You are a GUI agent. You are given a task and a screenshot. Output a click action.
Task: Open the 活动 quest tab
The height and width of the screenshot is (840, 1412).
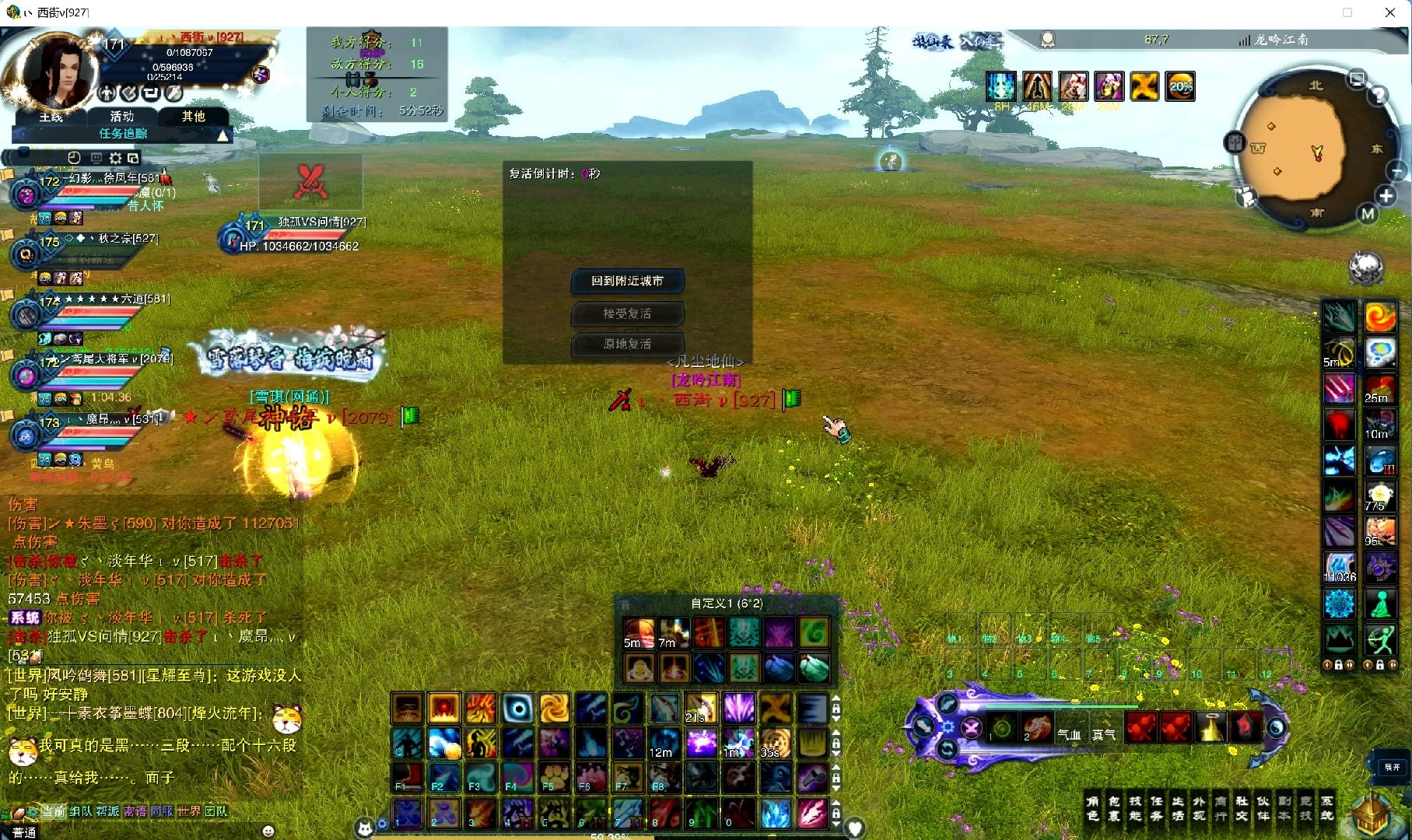(122, 117)
